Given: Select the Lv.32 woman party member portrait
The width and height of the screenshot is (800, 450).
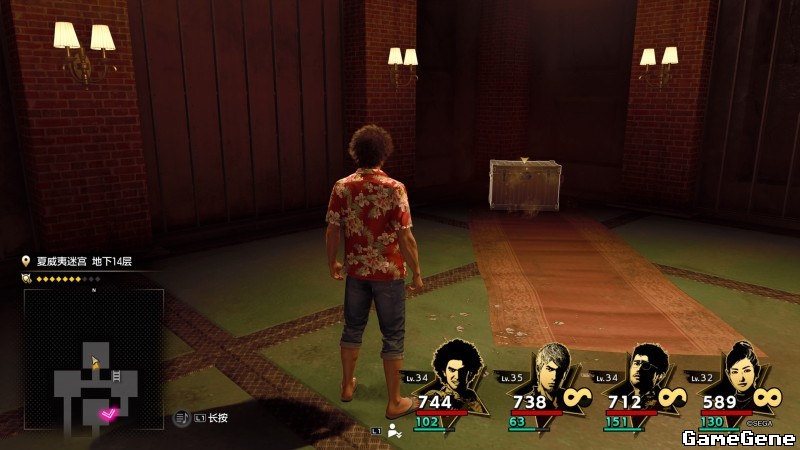Looking at the screenshot, I should pos(738,368).
